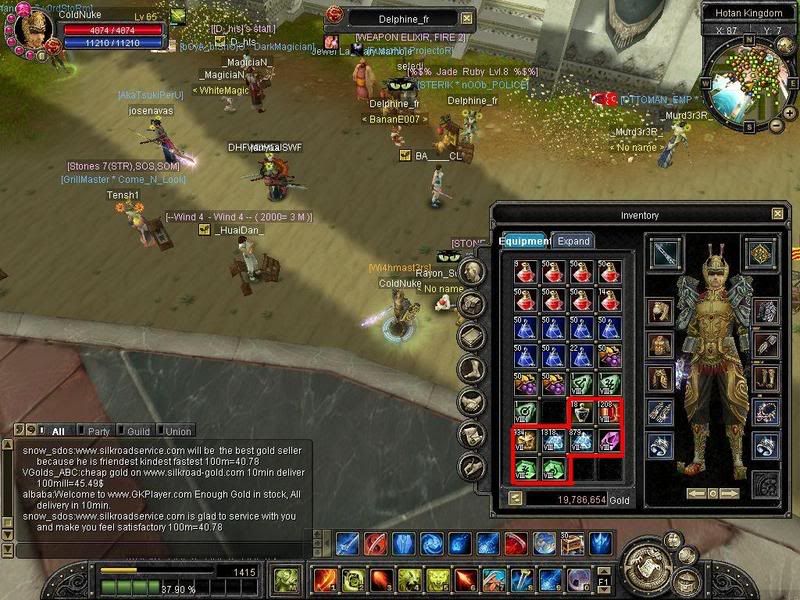Click the chat input field

pos(150,548)
